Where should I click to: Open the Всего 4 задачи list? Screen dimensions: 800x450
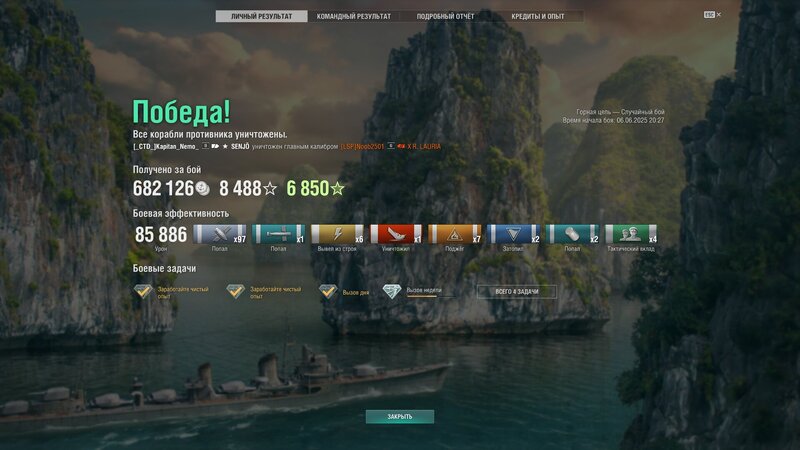515,291
